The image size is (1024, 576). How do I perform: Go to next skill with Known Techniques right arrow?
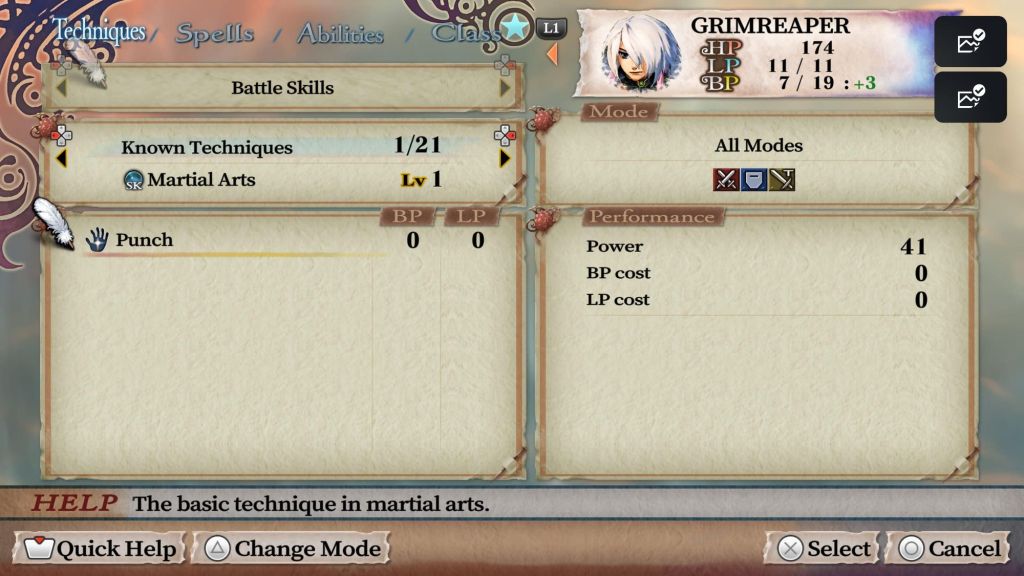[x=505, y=158]
